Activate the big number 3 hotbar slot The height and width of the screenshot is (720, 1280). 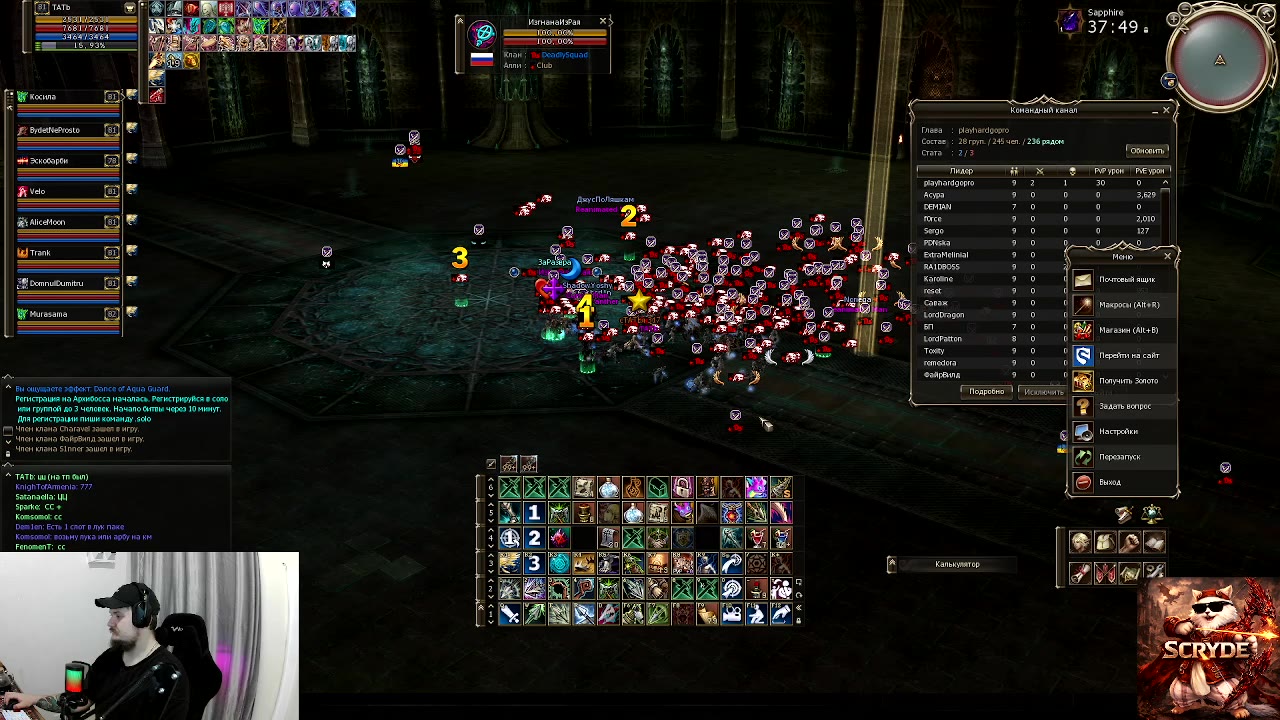pos(534,563)
